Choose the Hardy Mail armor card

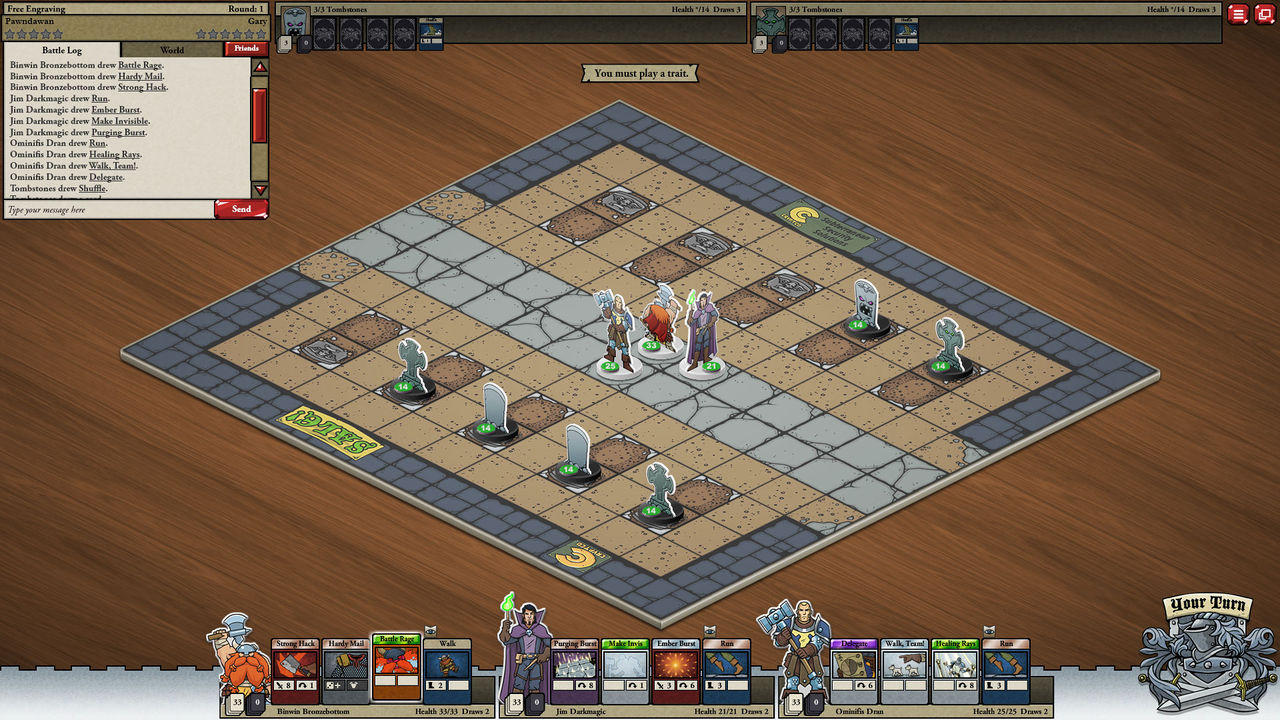coord(346,670)
